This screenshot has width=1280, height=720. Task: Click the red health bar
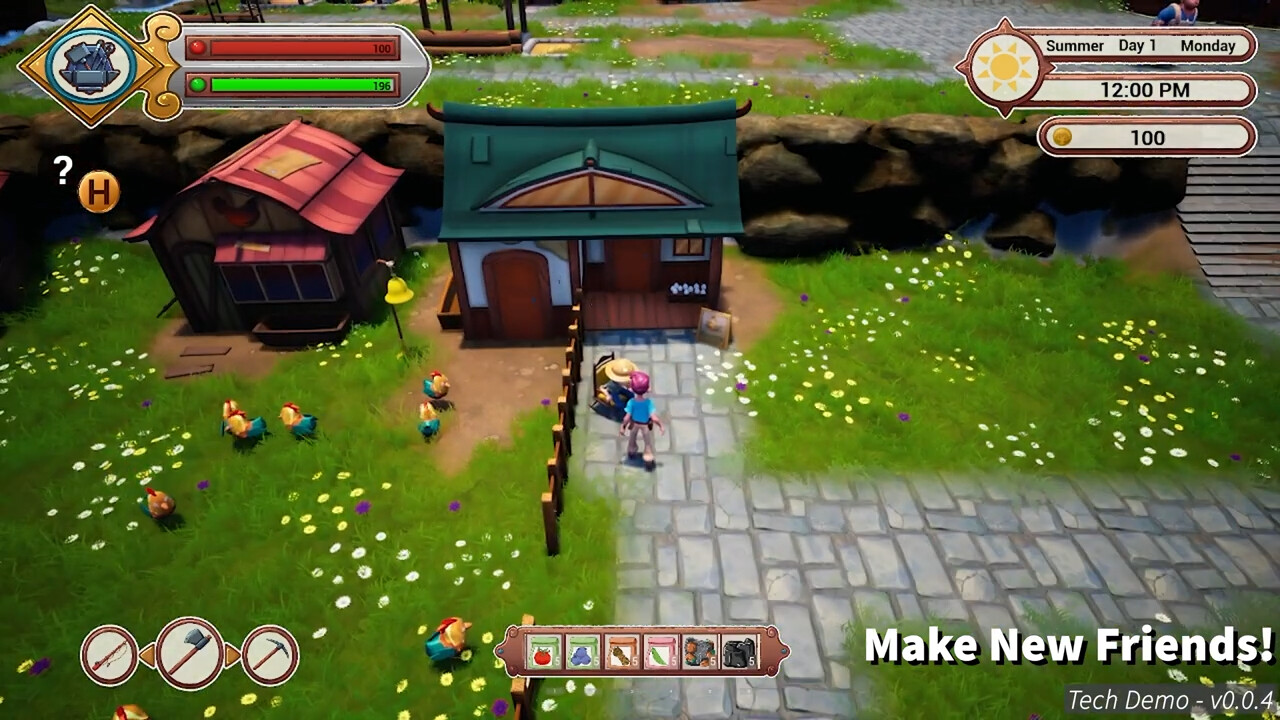coord(295,46)
